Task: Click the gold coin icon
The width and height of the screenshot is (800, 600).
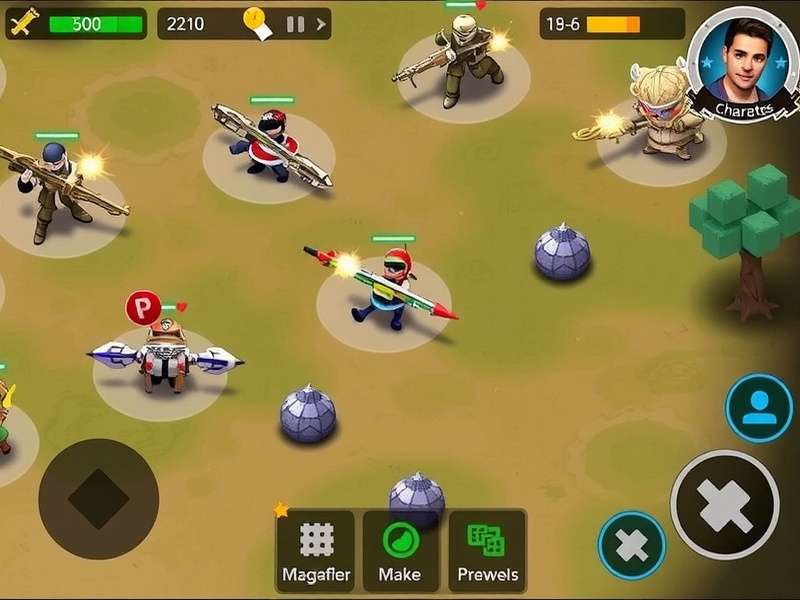Action: (x=254, y=18)
